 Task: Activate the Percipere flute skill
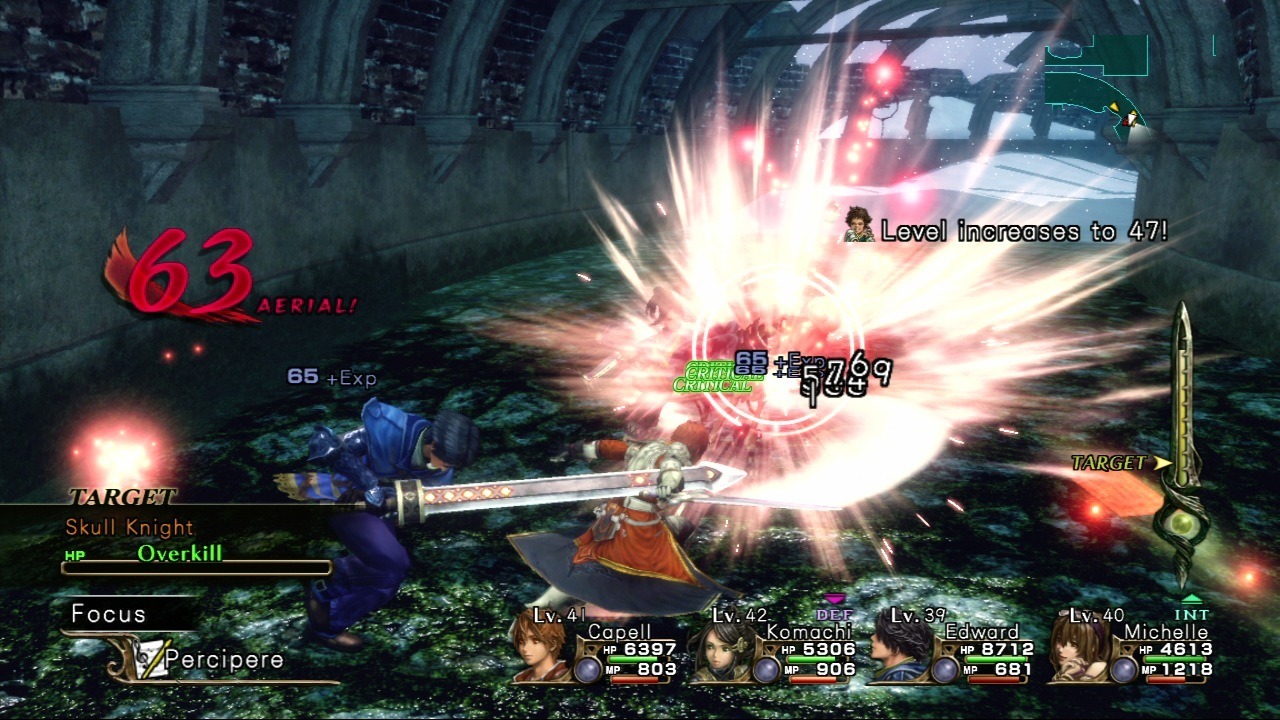tap(223, 660)
